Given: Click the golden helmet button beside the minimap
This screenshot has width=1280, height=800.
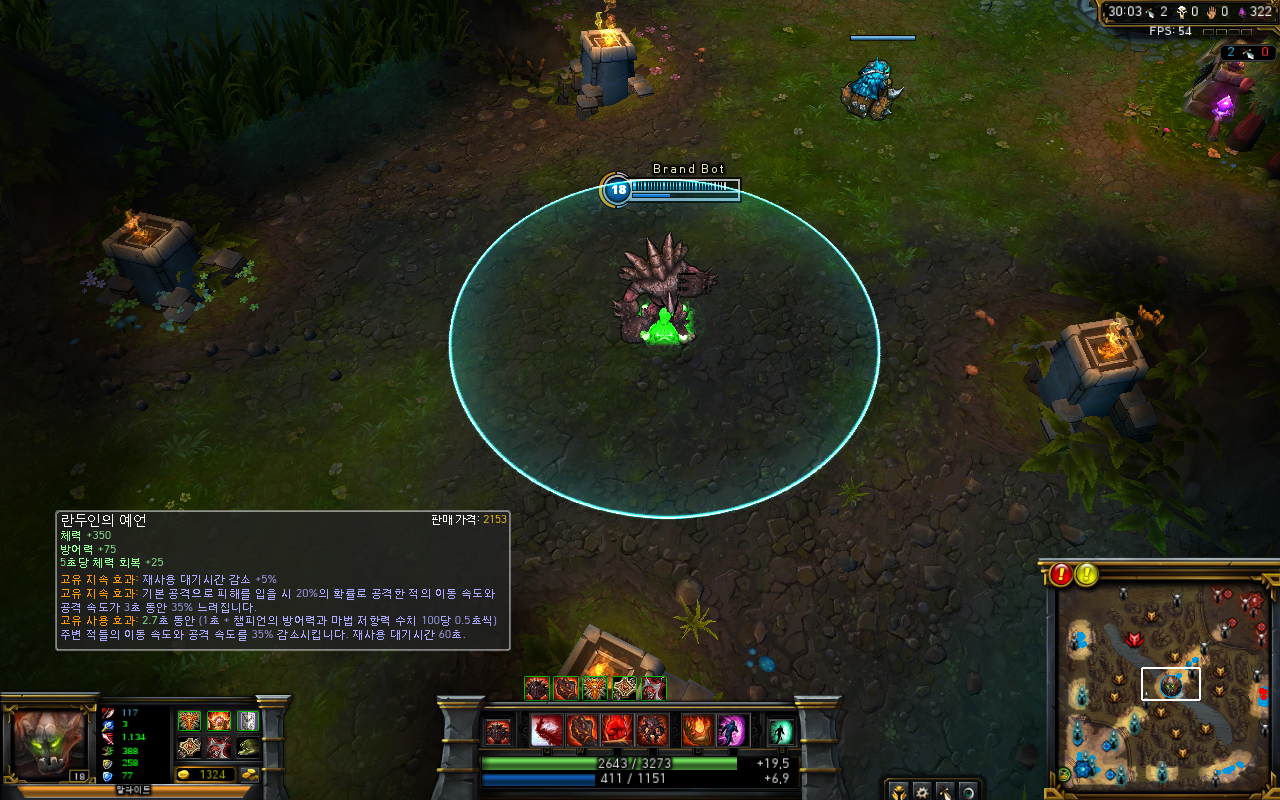Looking at the screenshot, I should point(897,790).
